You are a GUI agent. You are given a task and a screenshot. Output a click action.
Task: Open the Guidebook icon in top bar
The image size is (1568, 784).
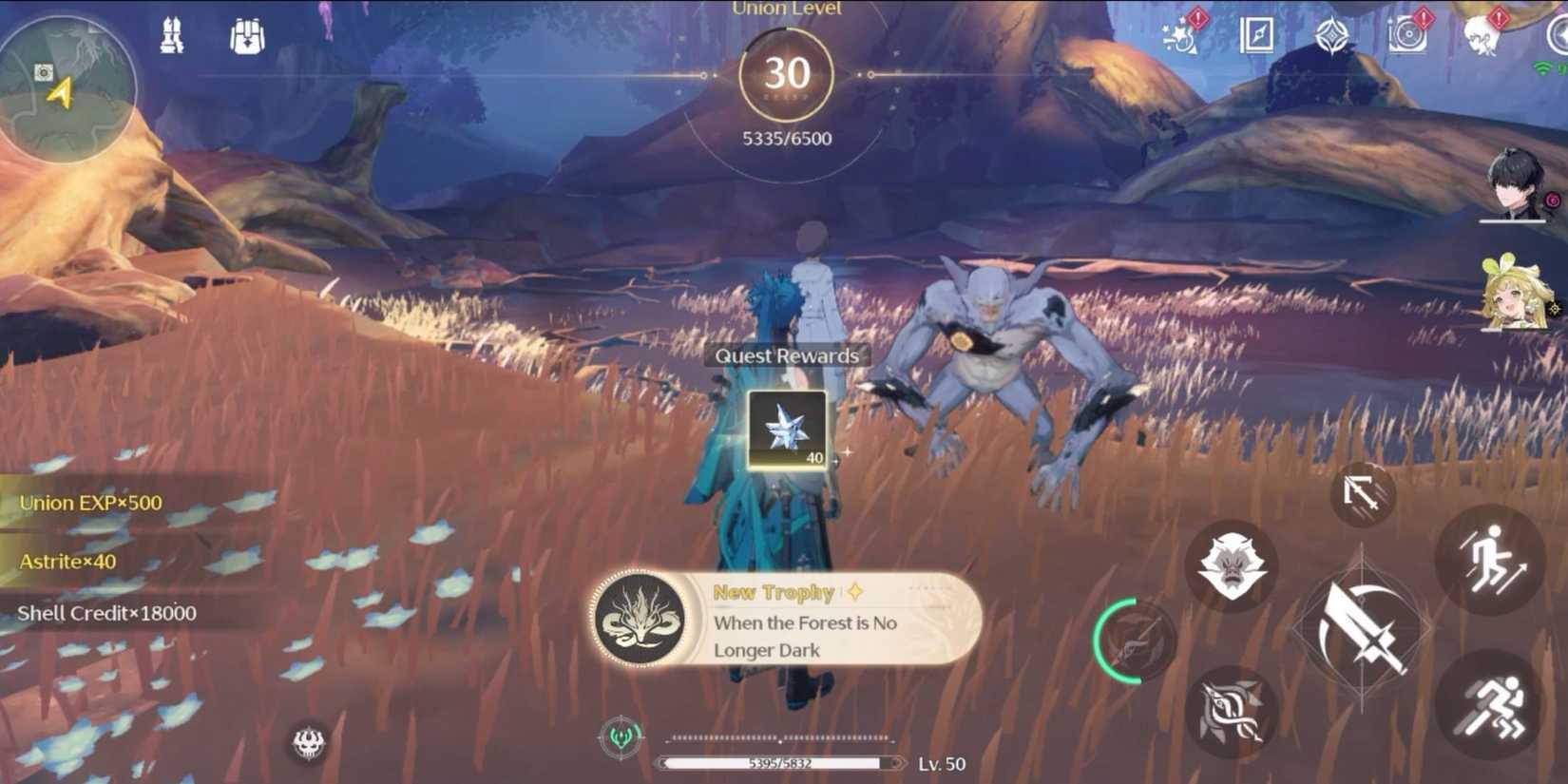1256,36
